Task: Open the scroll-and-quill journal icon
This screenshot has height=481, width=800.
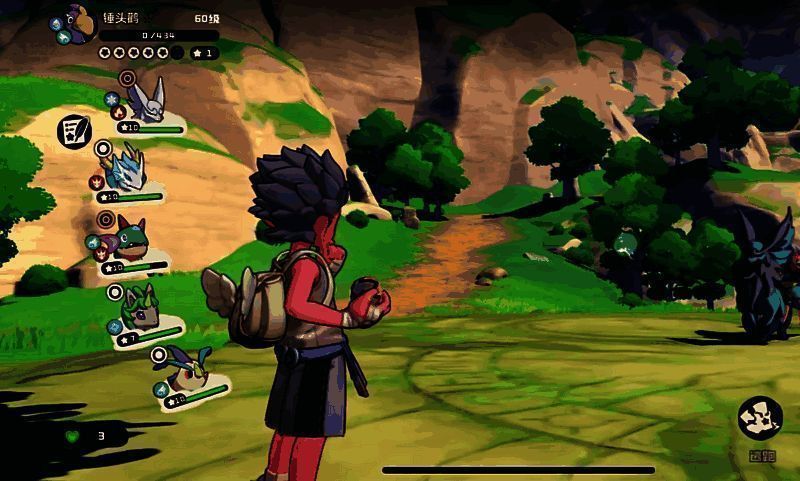Action: point(71,131)
